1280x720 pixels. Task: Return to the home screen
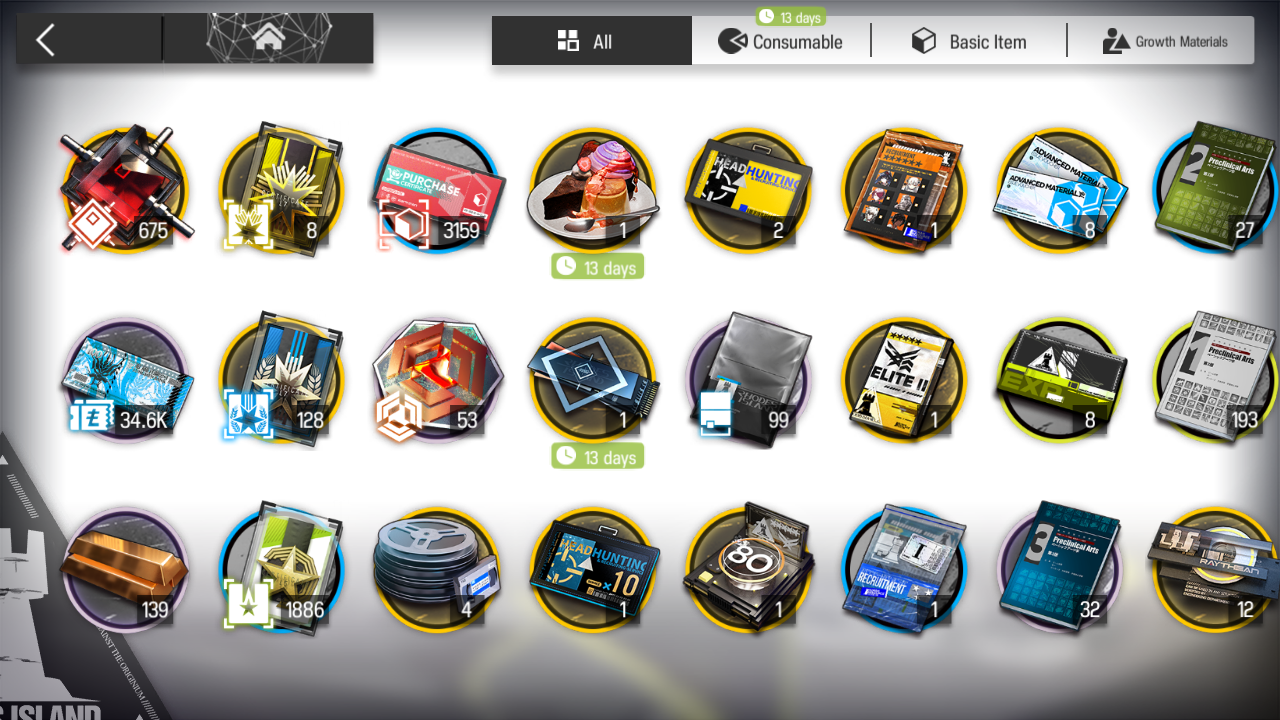pos(267,39)
